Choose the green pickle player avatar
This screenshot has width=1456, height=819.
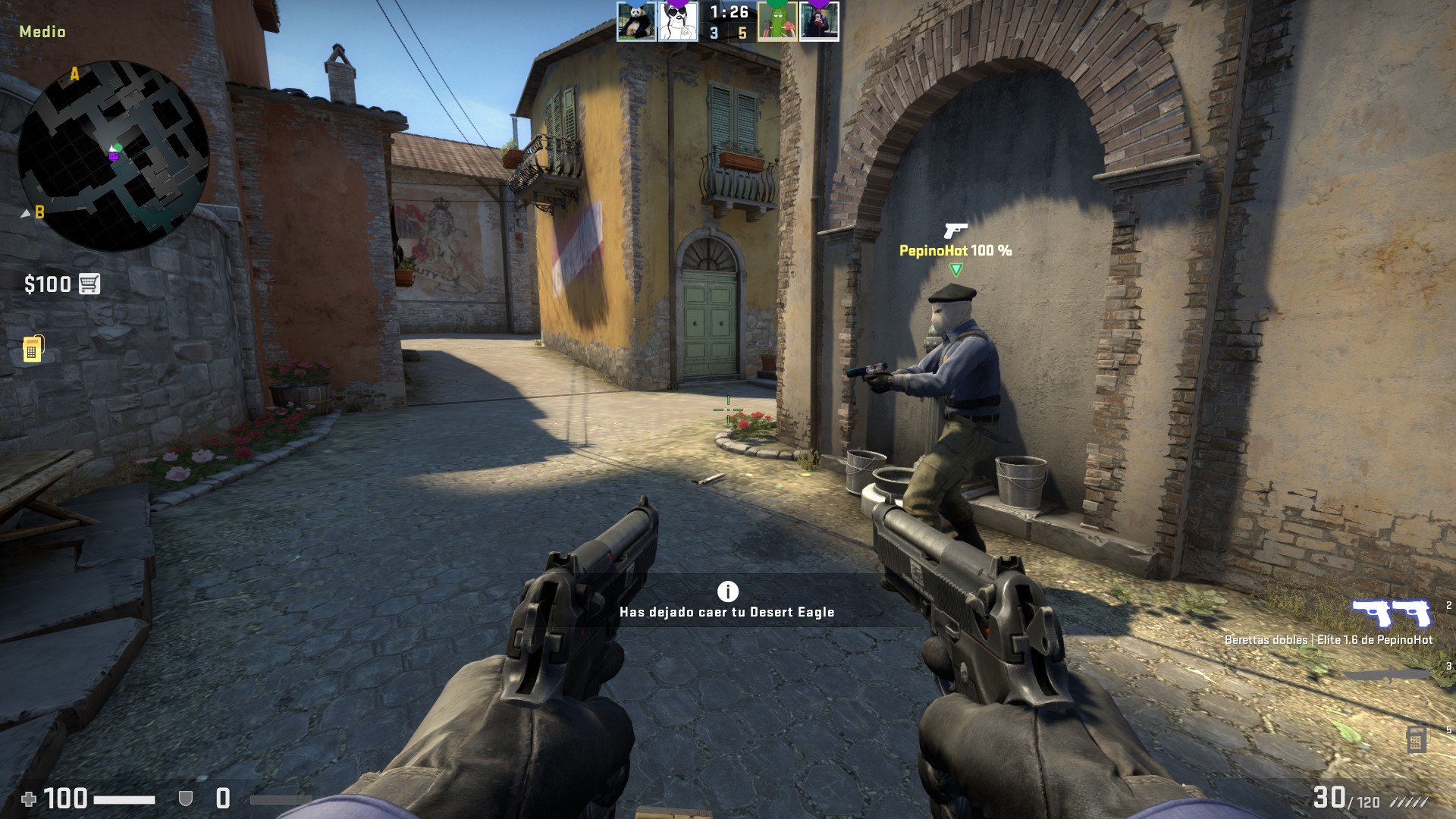point(777,21)
